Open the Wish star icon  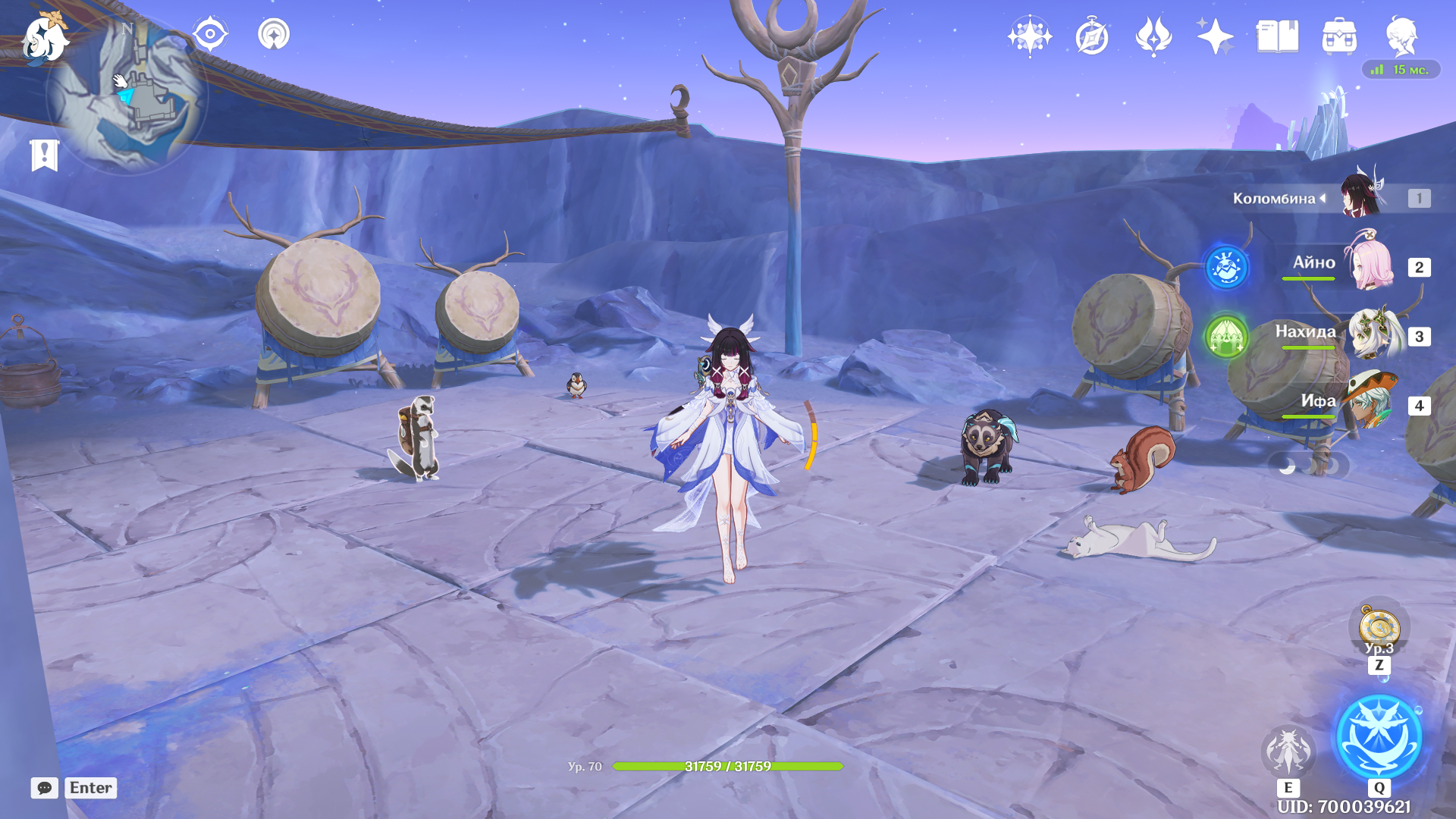(x=1030, y=36)
